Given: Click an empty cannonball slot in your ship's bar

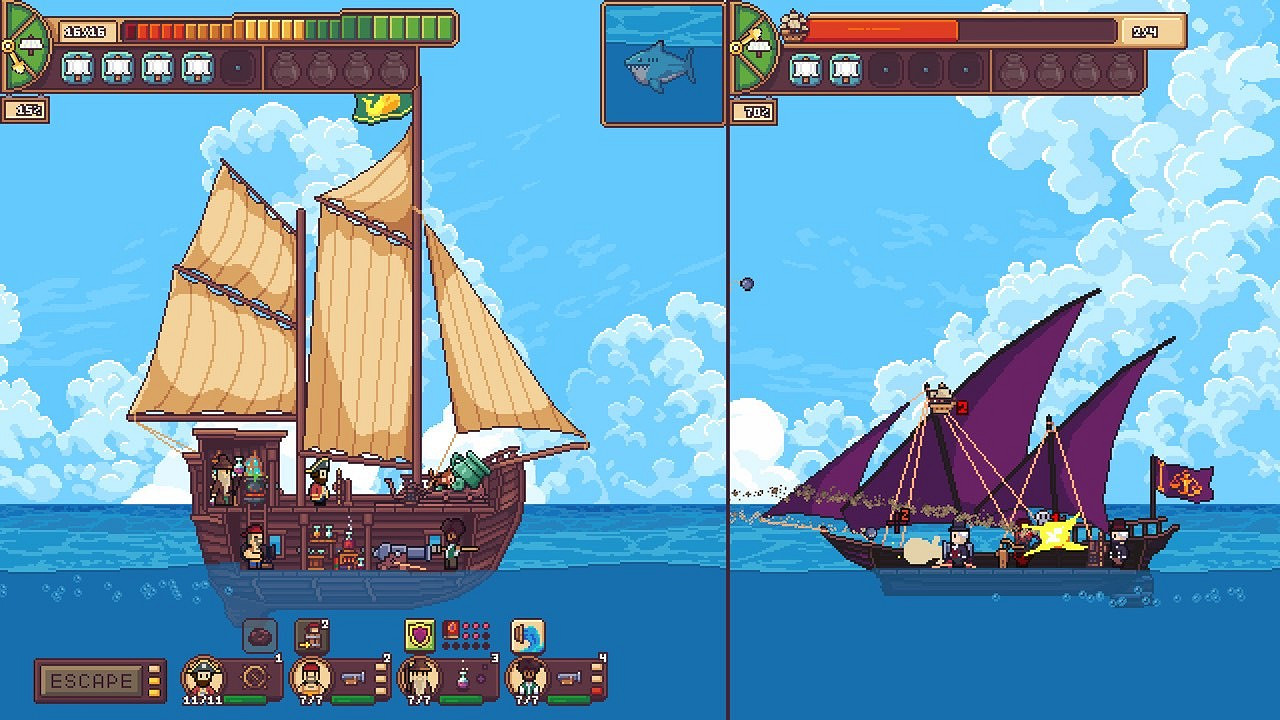Looking at the screenshot, I should tap(285, 69).
